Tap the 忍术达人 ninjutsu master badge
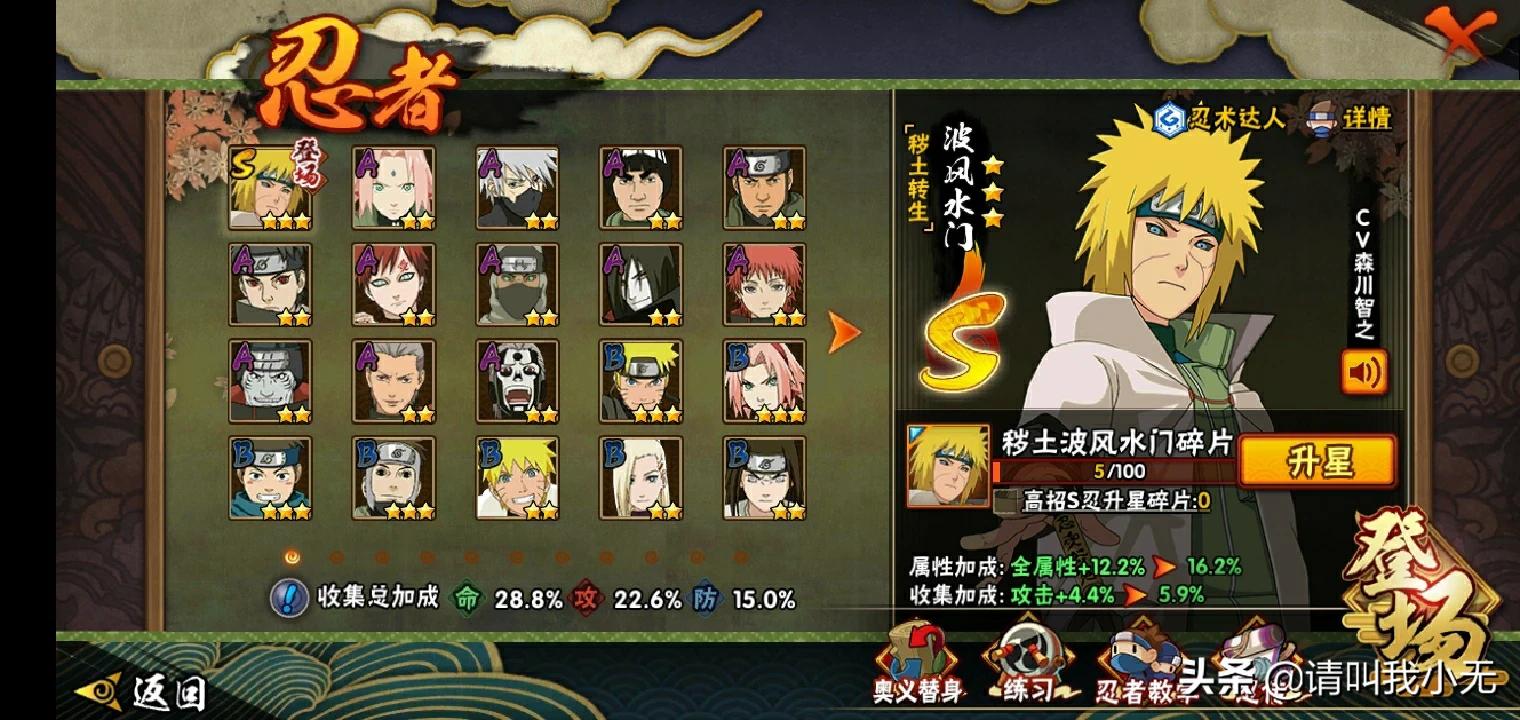The height and width of the screenshot is (720, 1520). pyautogui.click(x=1220, y=119)
